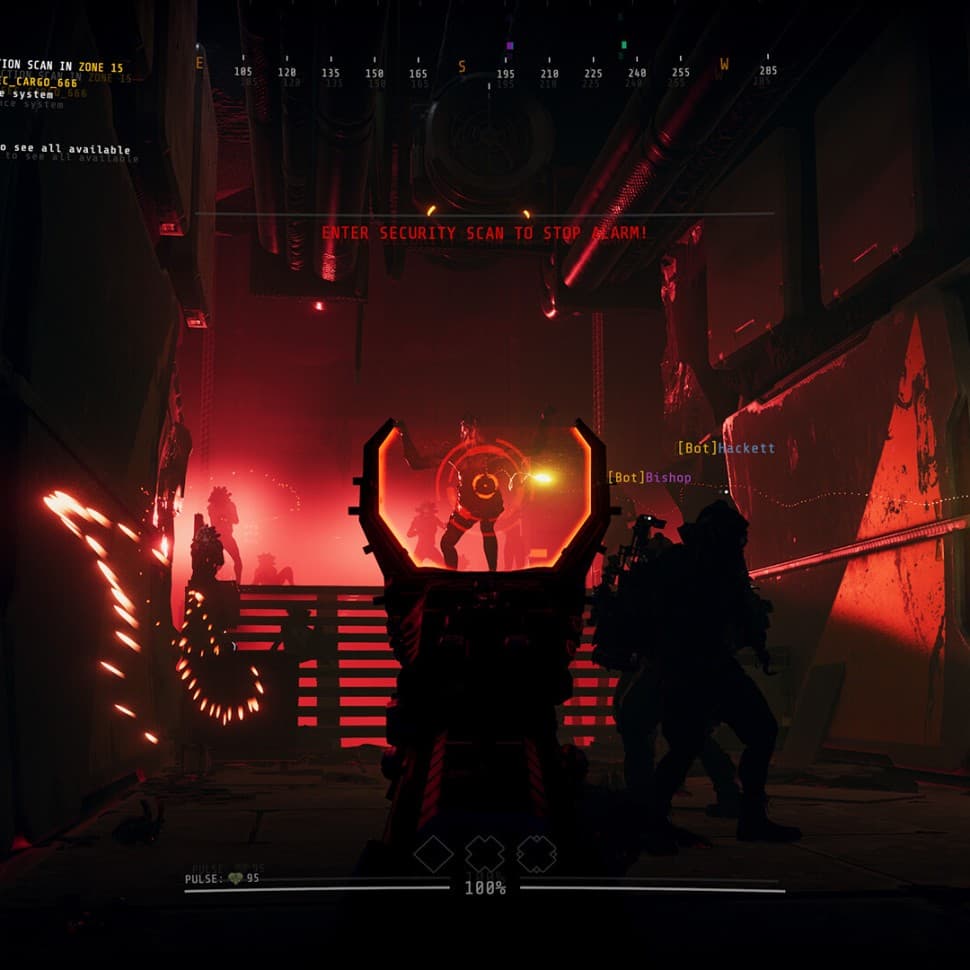Select the [Bot]Bishop name tag

pos(649,477)
